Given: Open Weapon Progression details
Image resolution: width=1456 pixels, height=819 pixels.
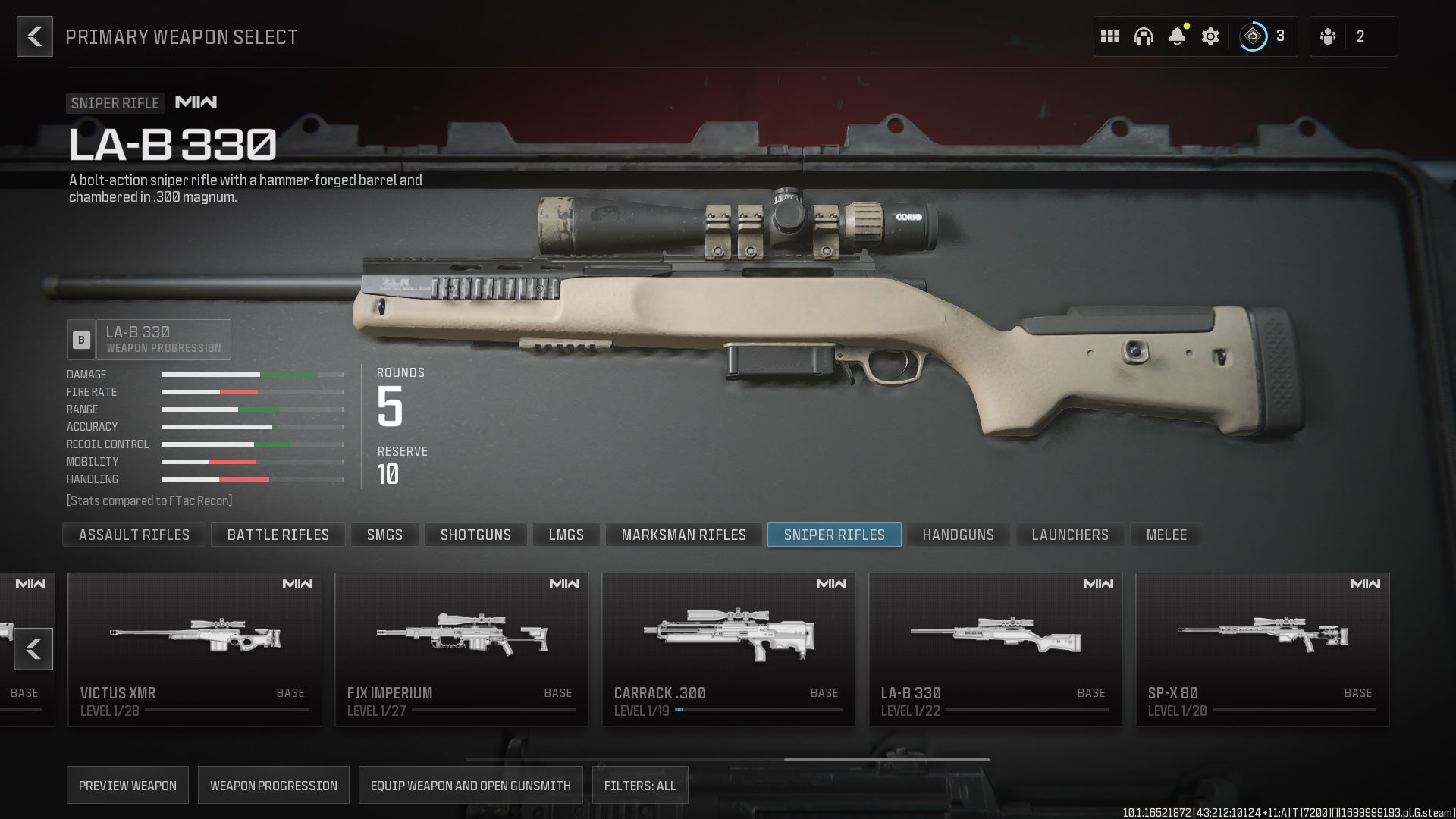Looking at the screenshot, I should [273, 785].
